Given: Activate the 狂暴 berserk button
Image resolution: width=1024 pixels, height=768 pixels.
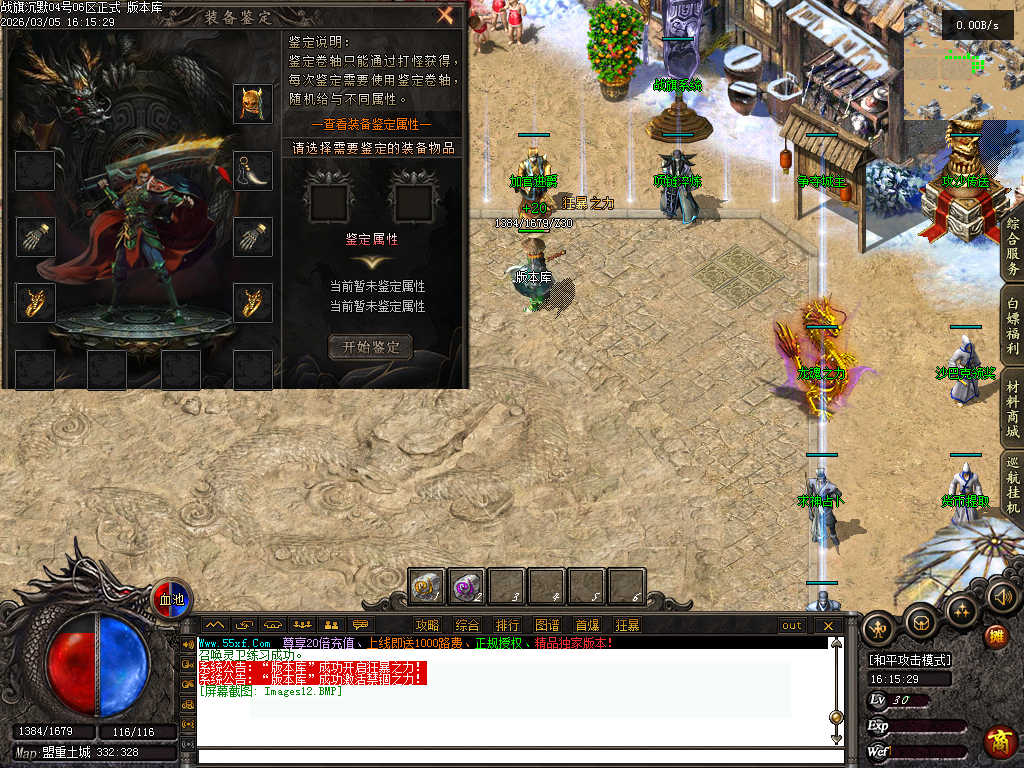Looking at the screenshot, I should click(627, 625).
